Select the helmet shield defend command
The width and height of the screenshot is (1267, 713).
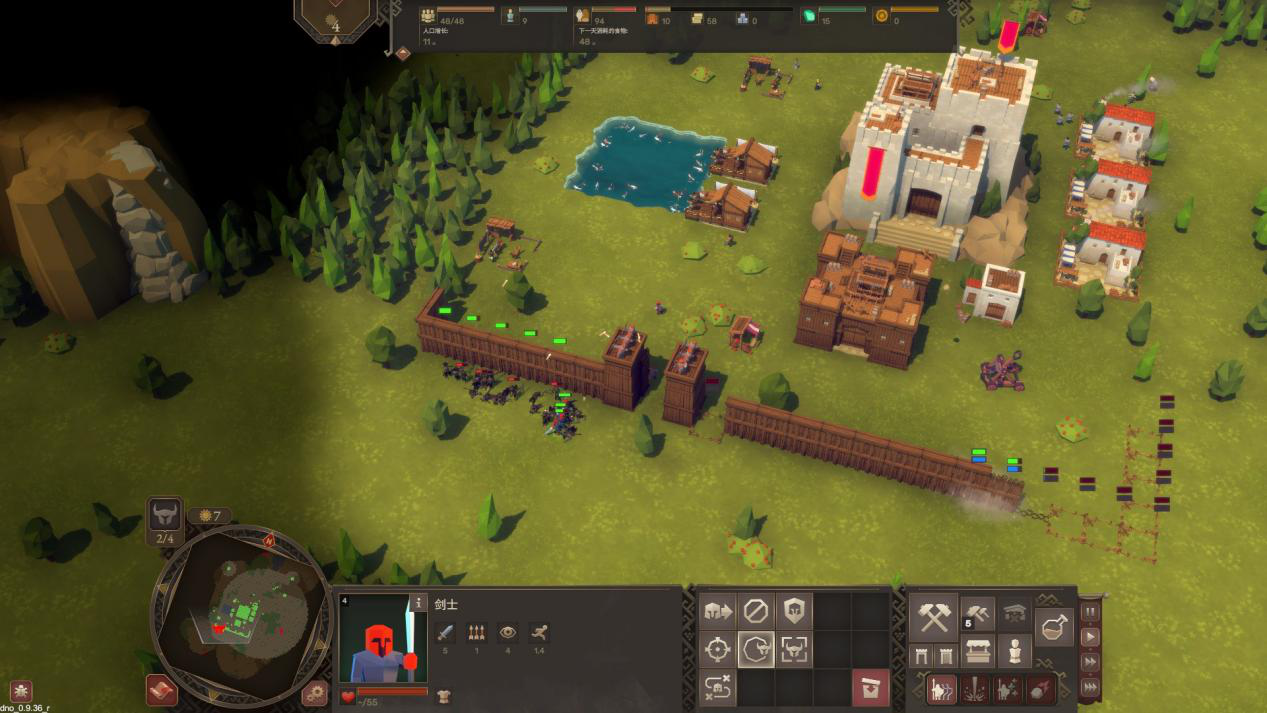coord(795,610)
